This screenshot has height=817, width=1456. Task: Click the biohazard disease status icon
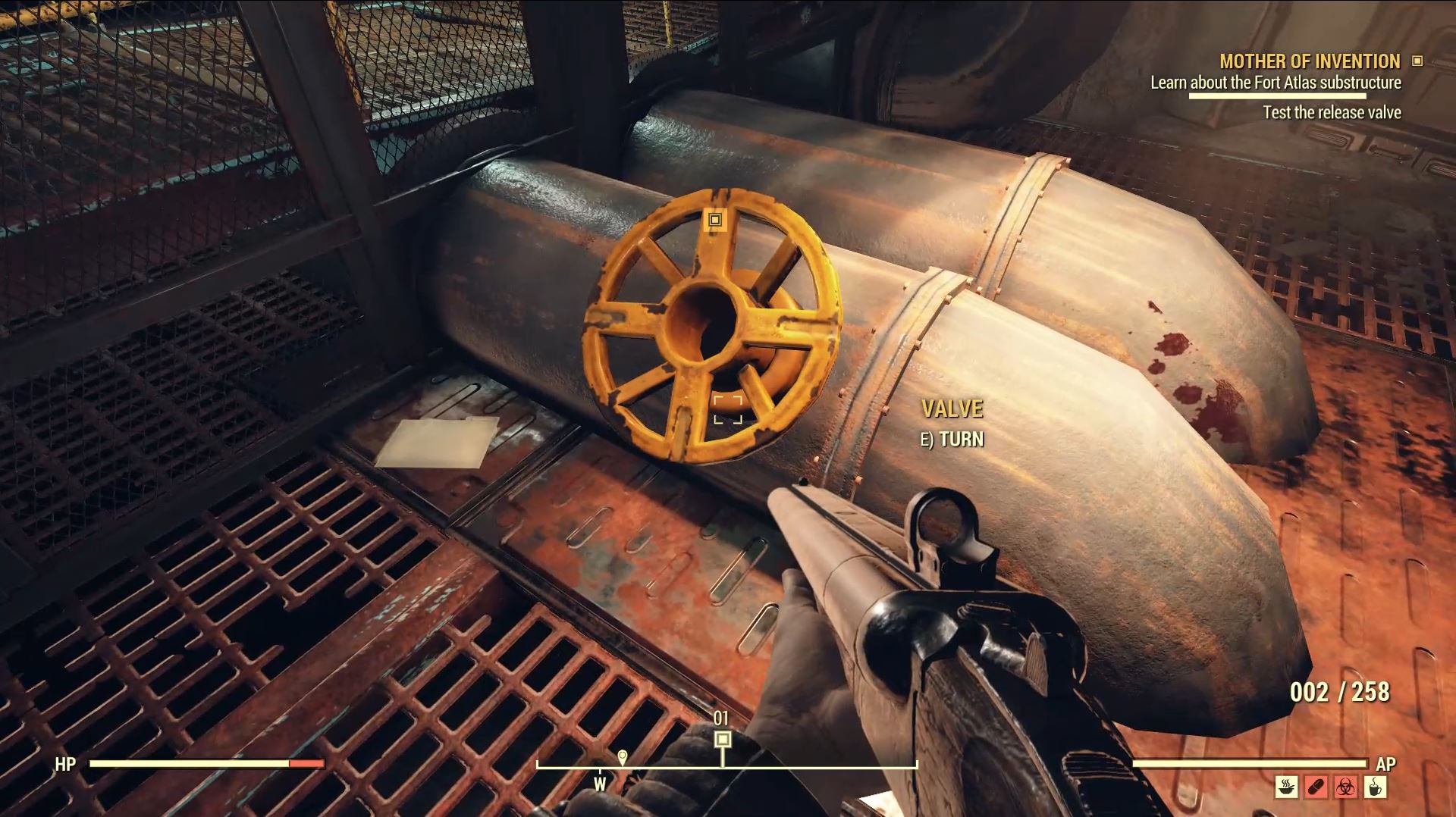click(1346, 787)
